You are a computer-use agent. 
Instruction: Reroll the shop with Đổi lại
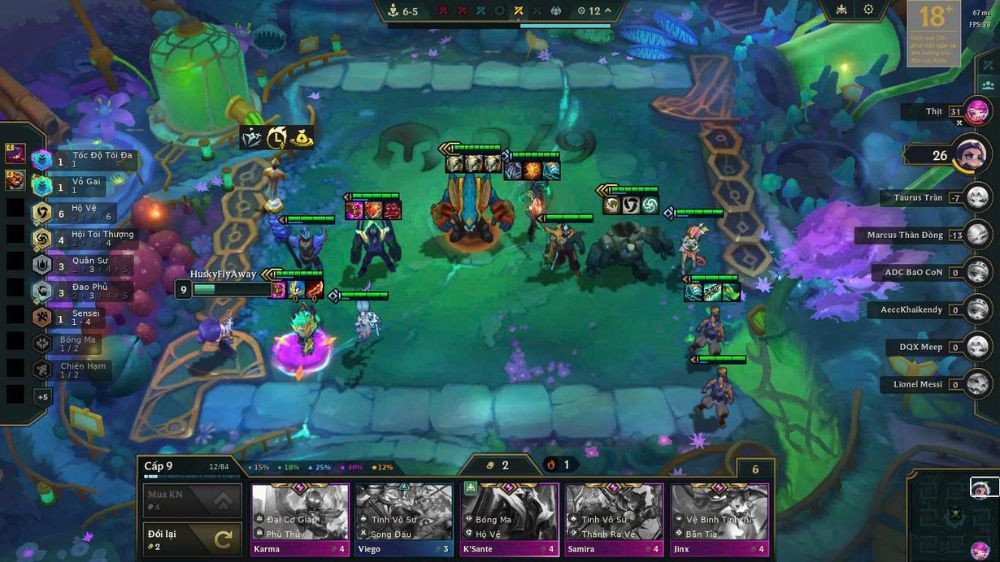pos(192,539)
